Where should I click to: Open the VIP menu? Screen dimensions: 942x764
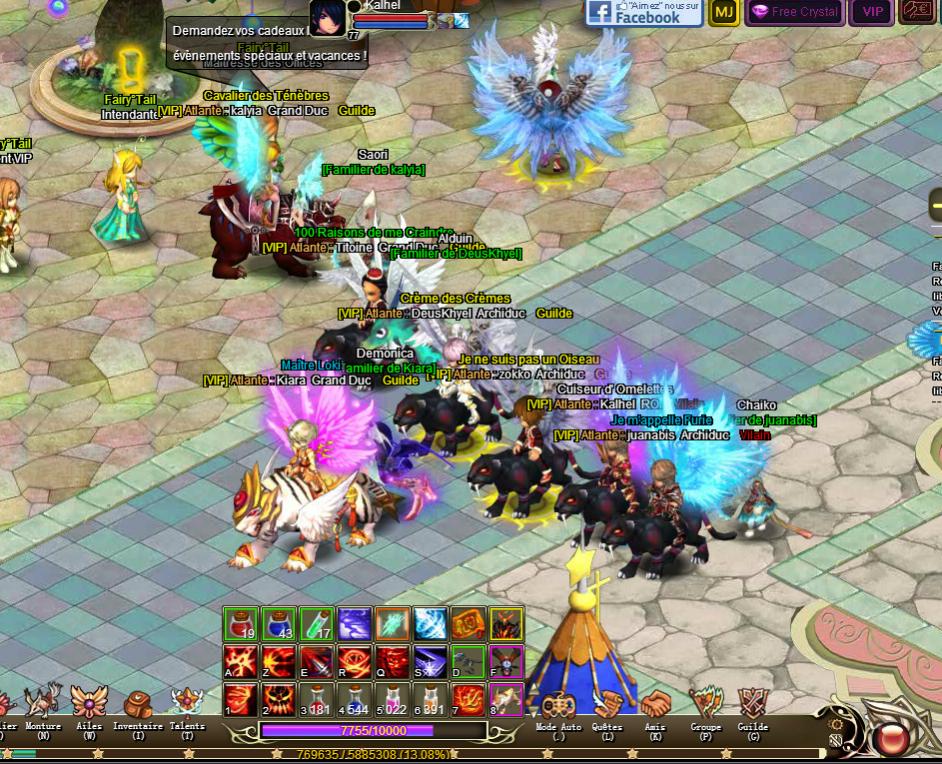872,12
